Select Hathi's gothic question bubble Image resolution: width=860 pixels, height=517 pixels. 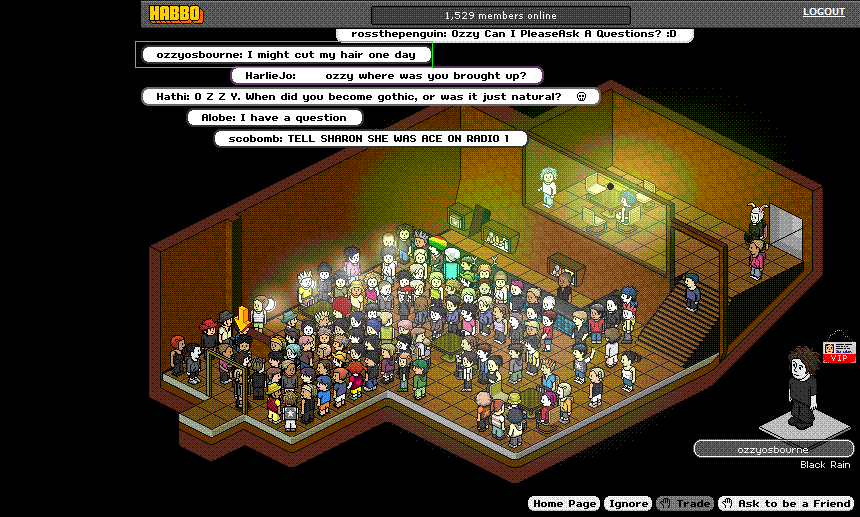370,96
